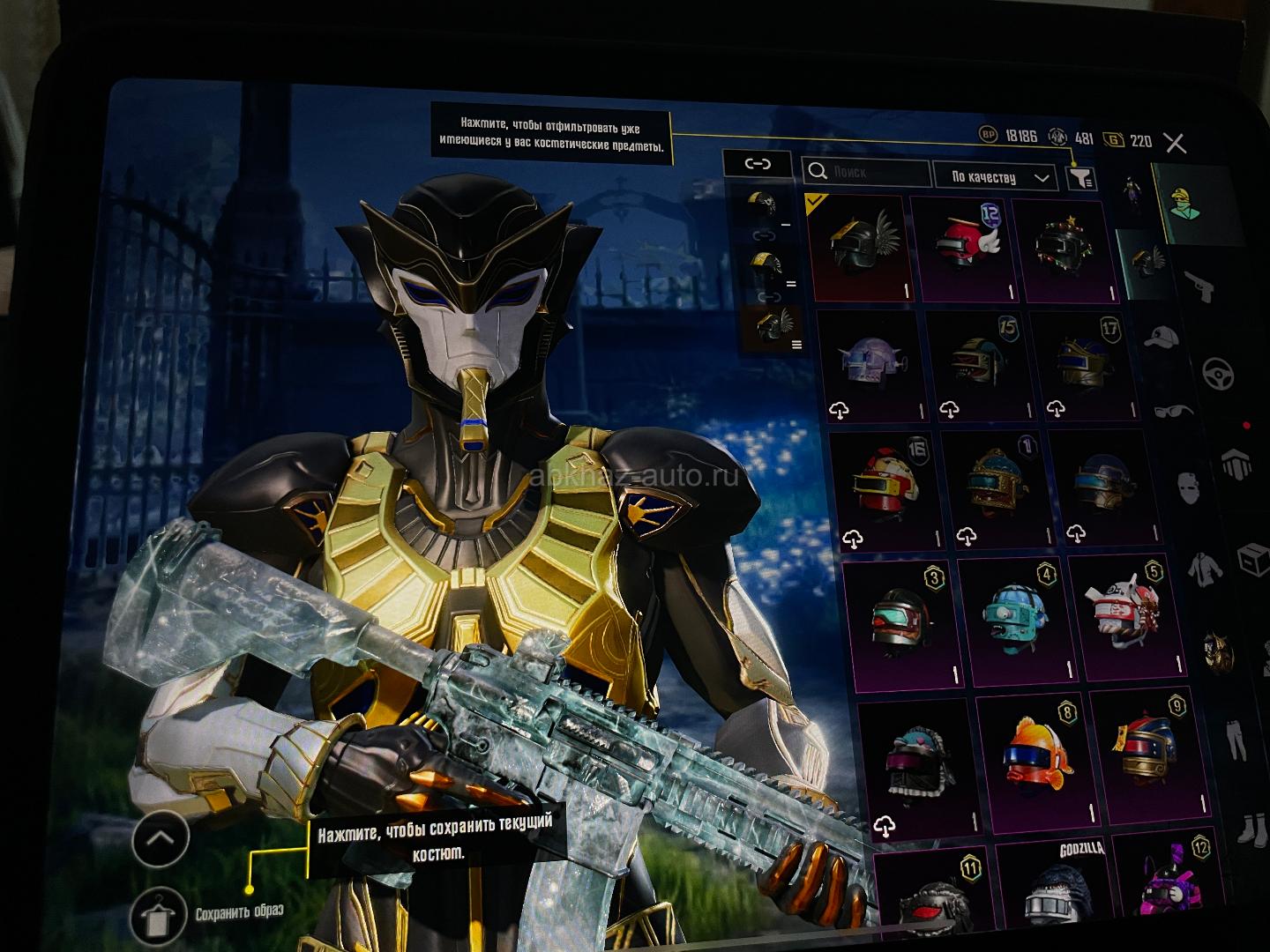Click the link chain button above helmet slots

pos(757,164)
